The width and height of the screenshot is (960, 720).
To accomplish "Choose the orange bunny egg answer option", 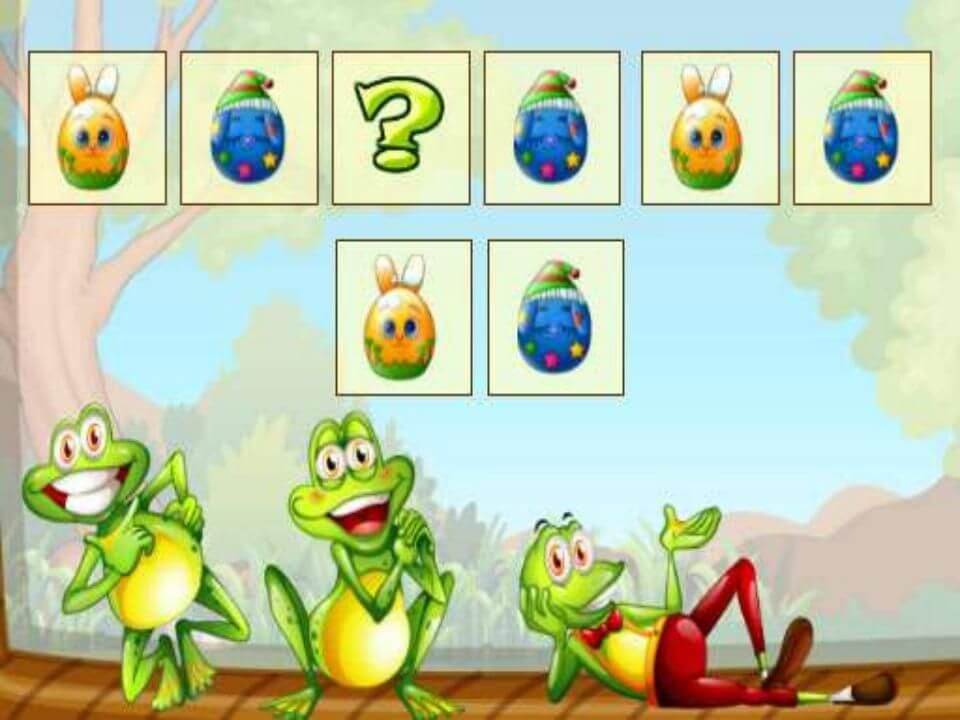I will (x=403, y=317).
